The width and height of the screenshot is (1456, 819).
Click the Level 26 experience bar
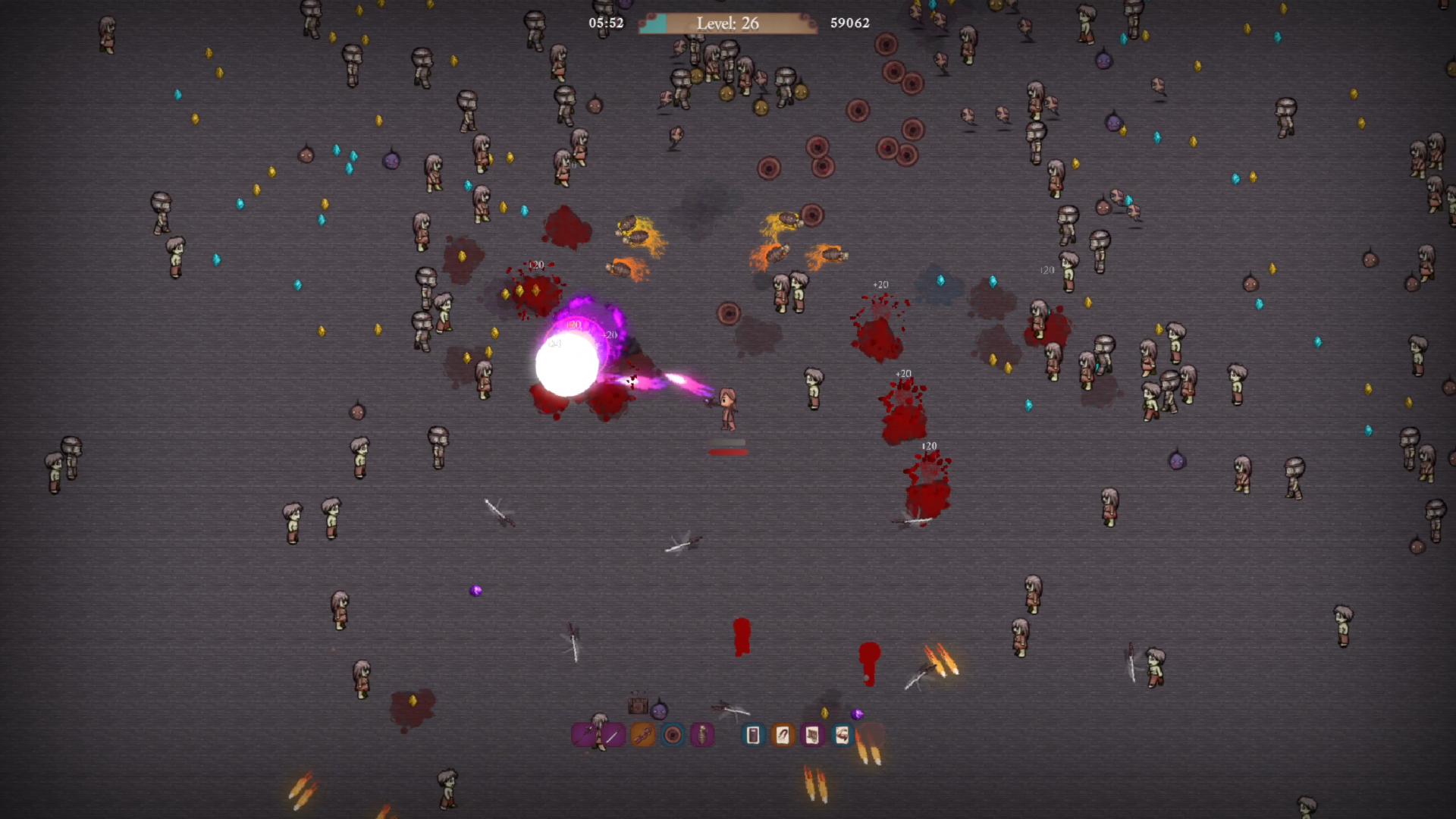727,24
